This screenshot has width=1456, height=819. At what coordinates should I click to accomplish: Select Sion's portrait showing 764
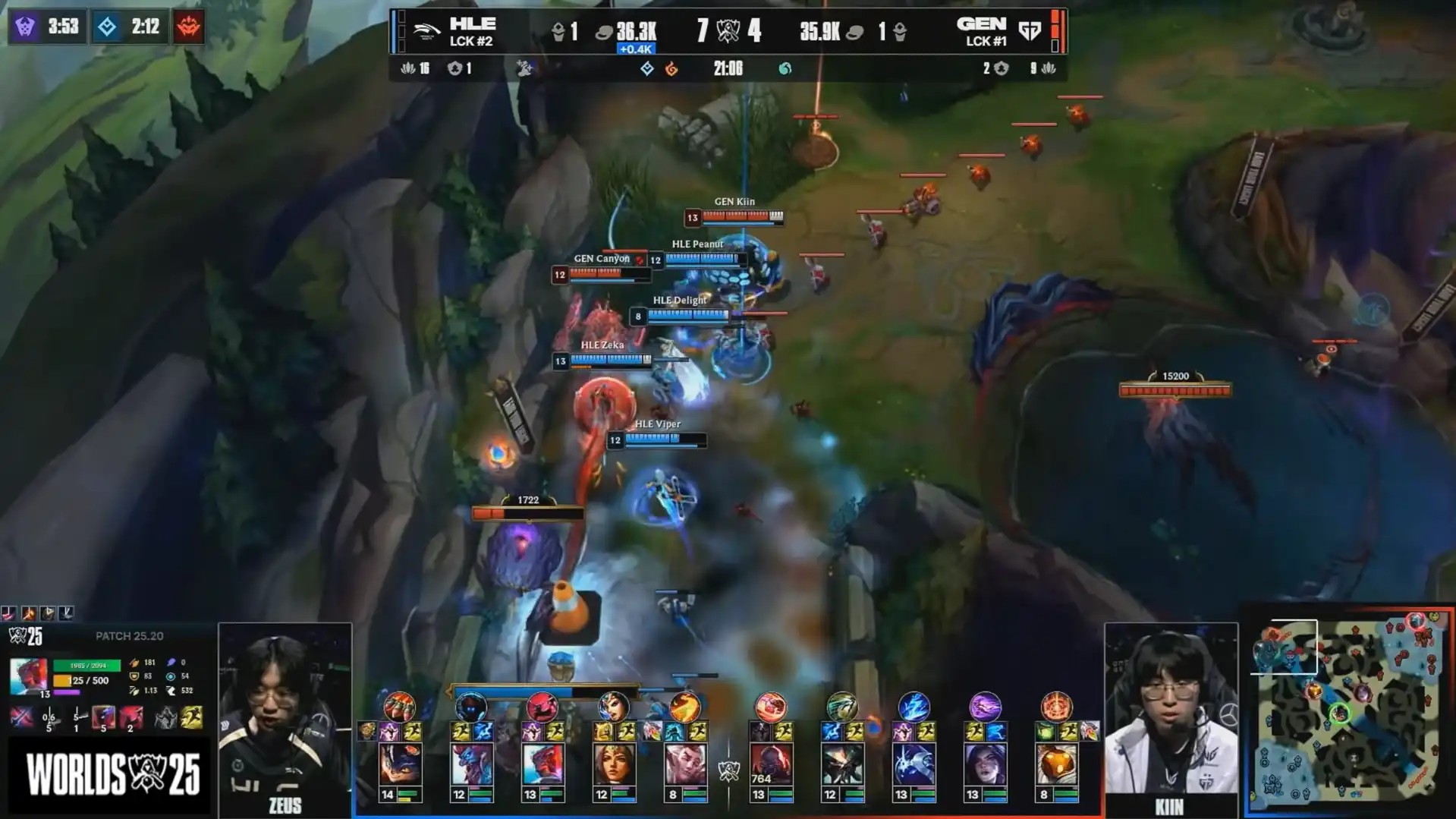771,764
